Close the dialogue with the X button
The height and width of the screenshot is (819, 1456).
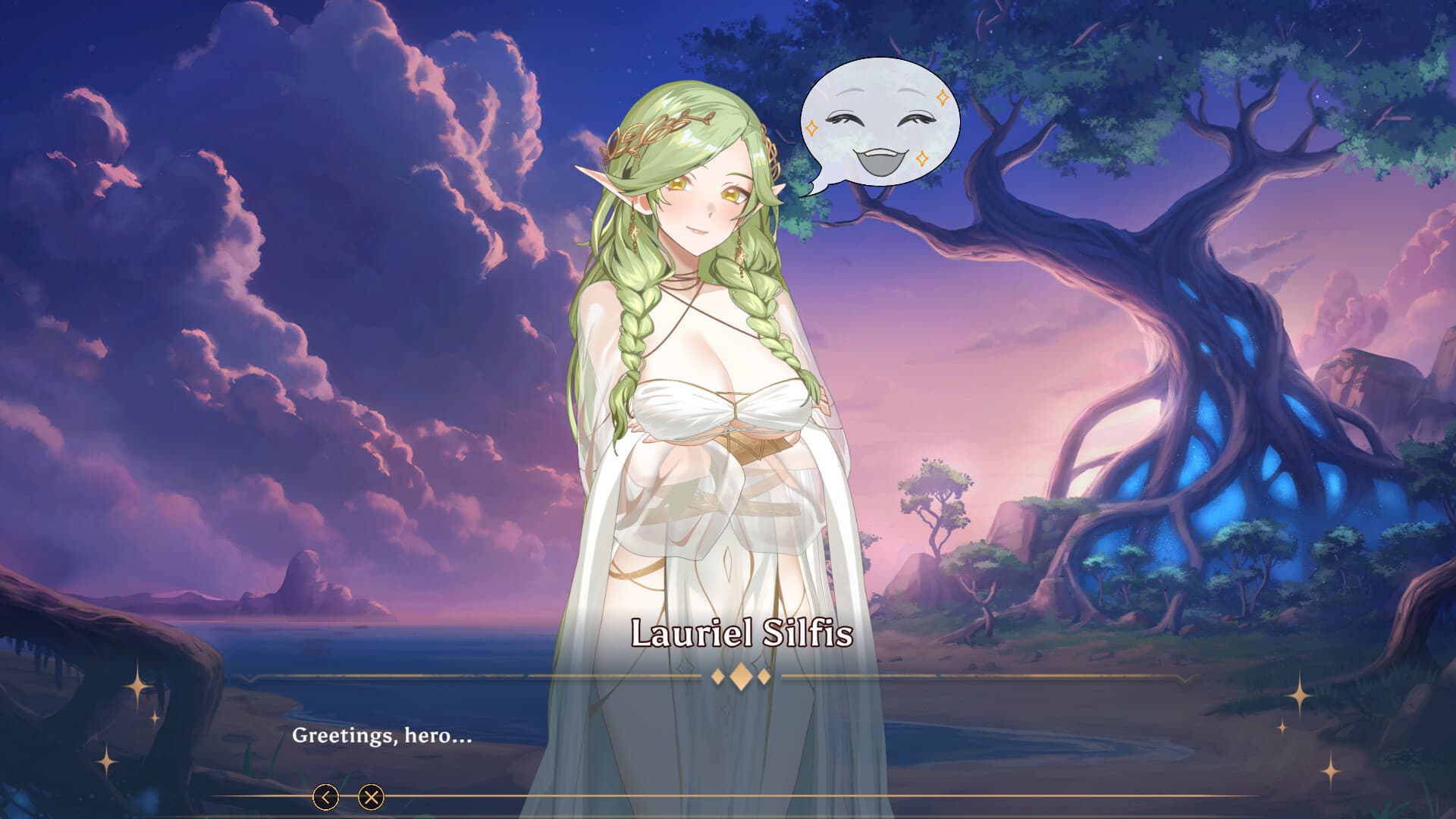371,797
